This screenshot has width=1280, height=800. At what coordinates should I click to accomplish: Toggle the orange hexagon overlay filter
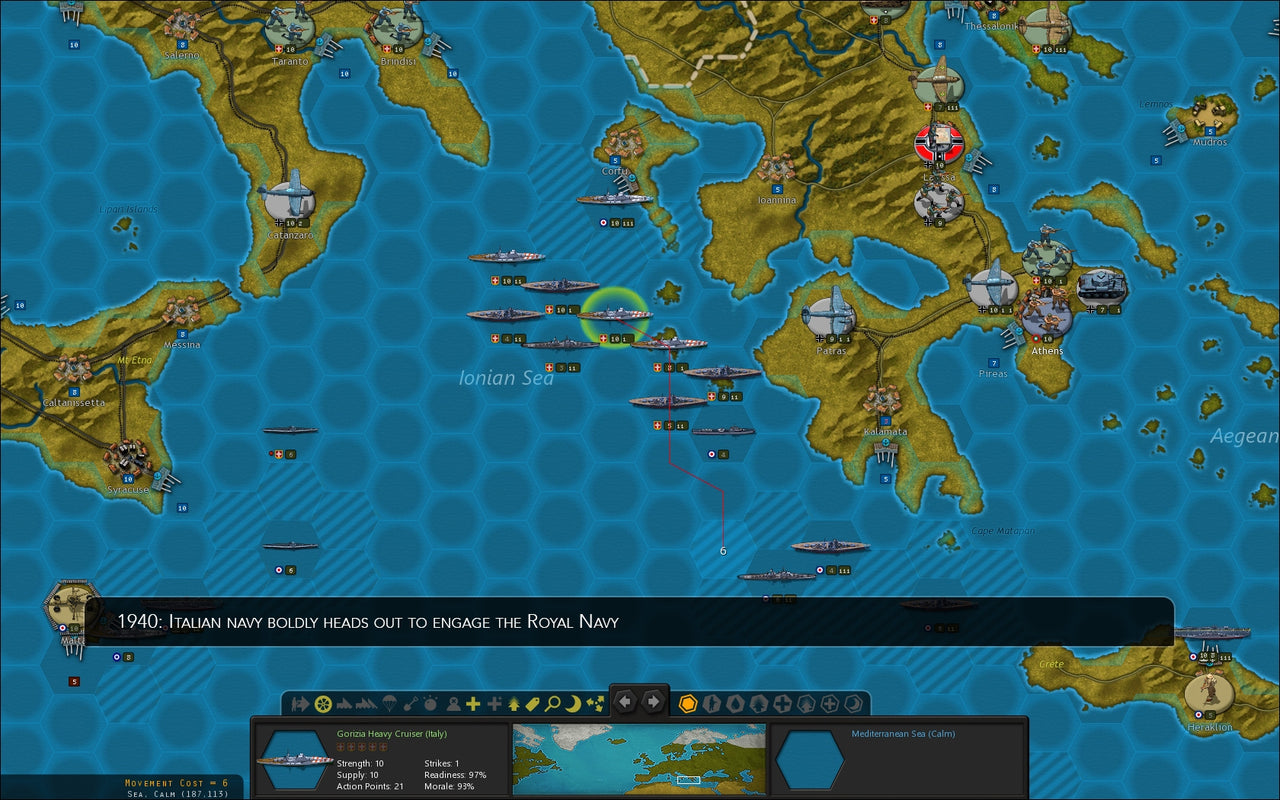coord(687,703)
